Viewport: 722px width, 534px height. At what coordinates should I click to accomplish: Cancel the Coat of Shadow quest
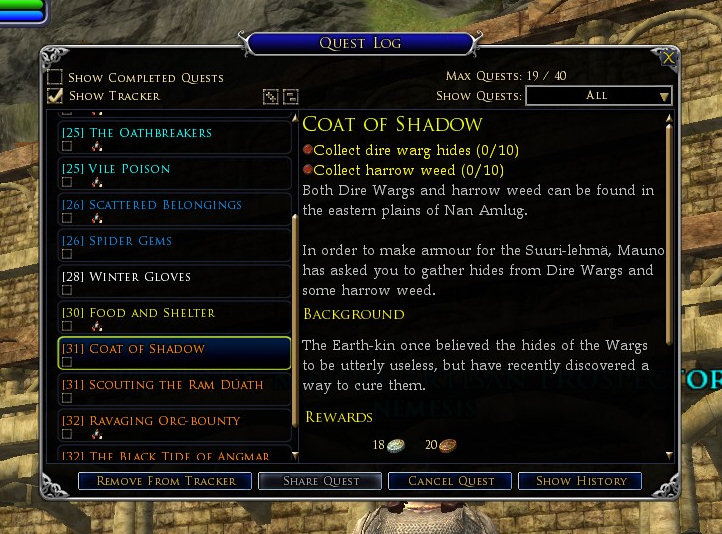click(451, 481)
